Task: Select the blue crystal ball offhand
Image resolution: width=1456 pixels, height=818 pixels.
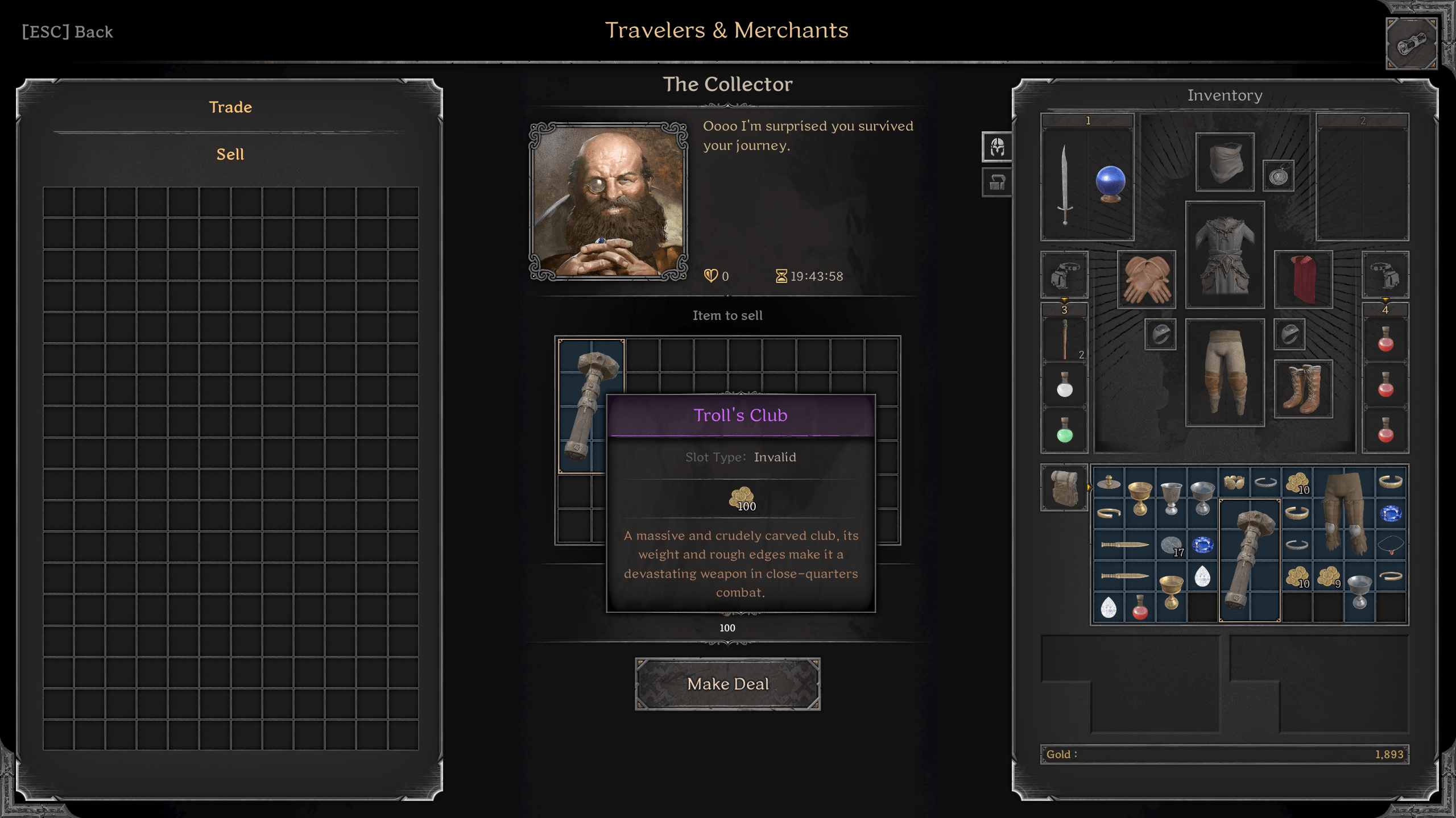Action: pyautogui.click(x=1110, y=184)
